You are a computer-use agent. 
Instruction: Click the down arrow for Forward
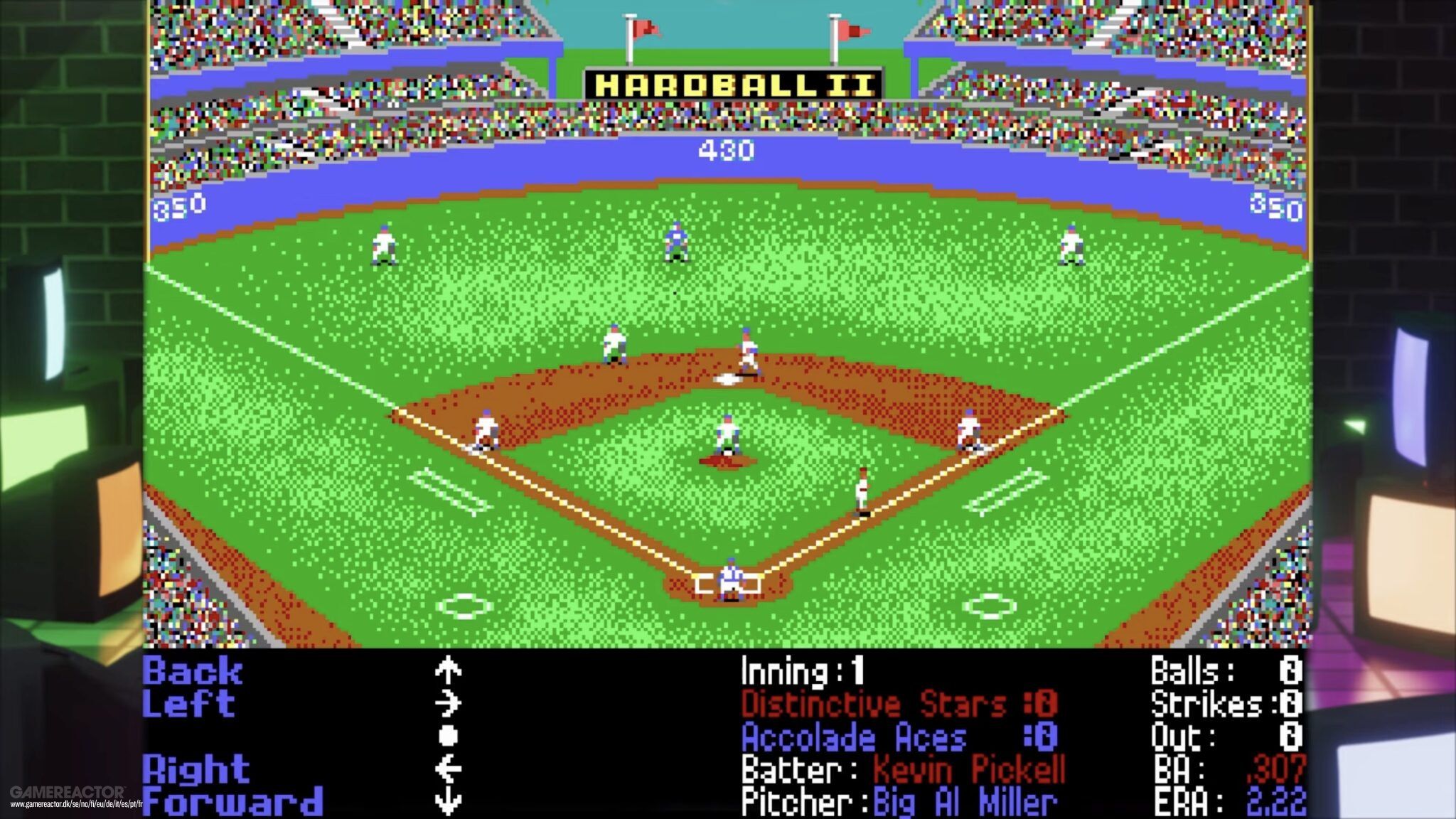pyautogui.click(x=446, y=801)
